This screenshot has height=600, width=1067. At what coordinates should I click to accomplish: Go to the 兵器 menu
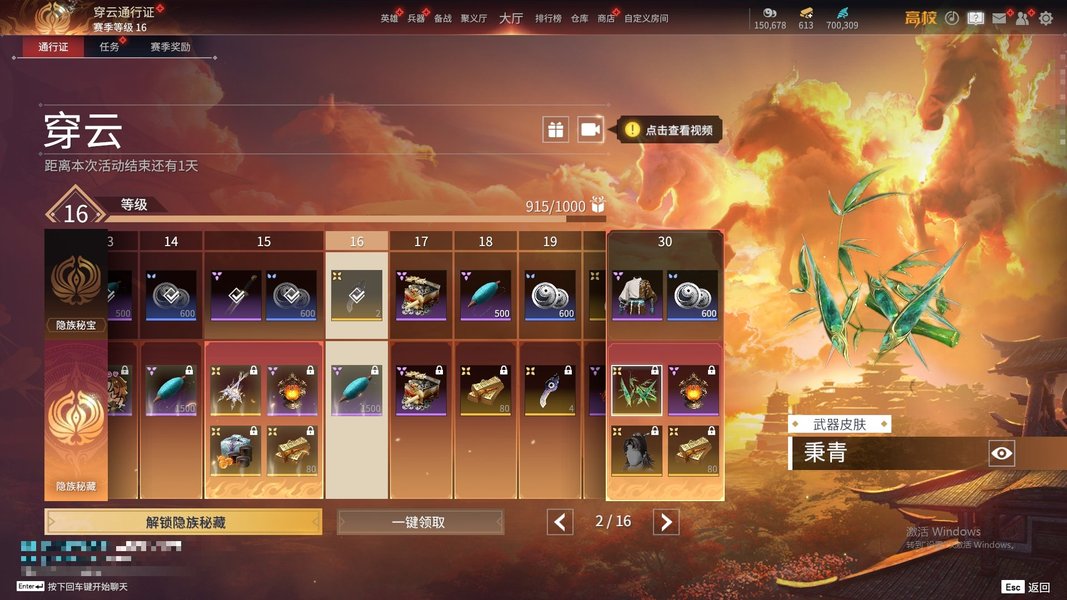coord(416,19)
